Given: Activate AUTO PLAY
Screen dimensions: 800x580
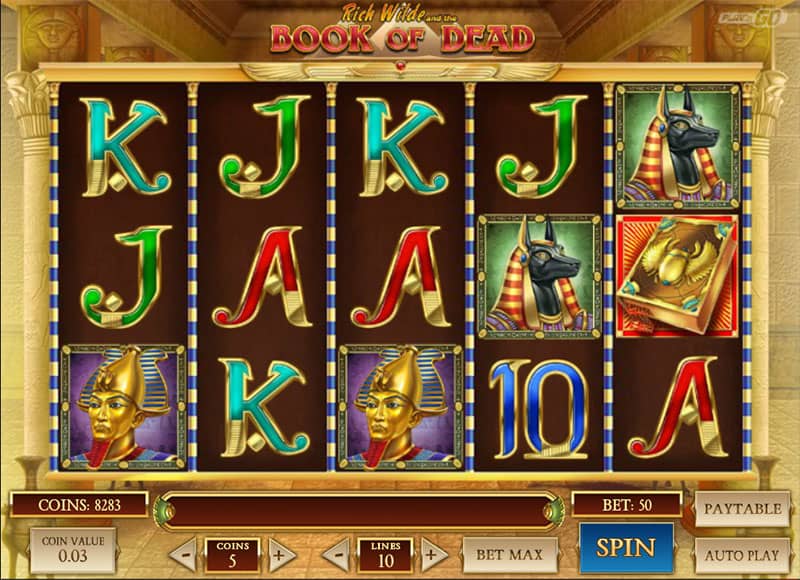Looking at the screenshot, I should point(741,553).
